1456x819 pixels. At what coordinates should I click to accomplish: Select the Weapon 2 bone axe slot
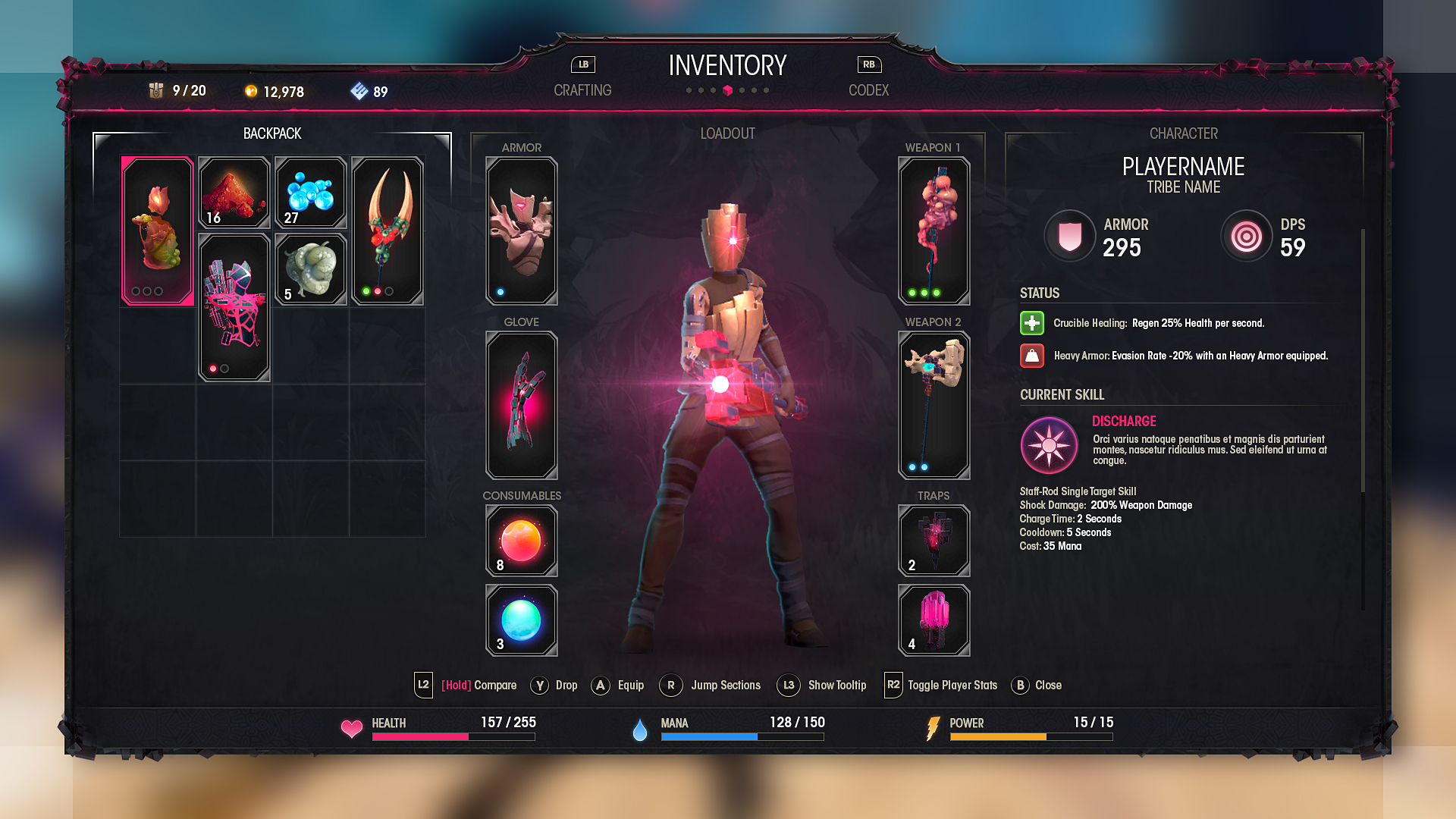[x=934, y=405]
